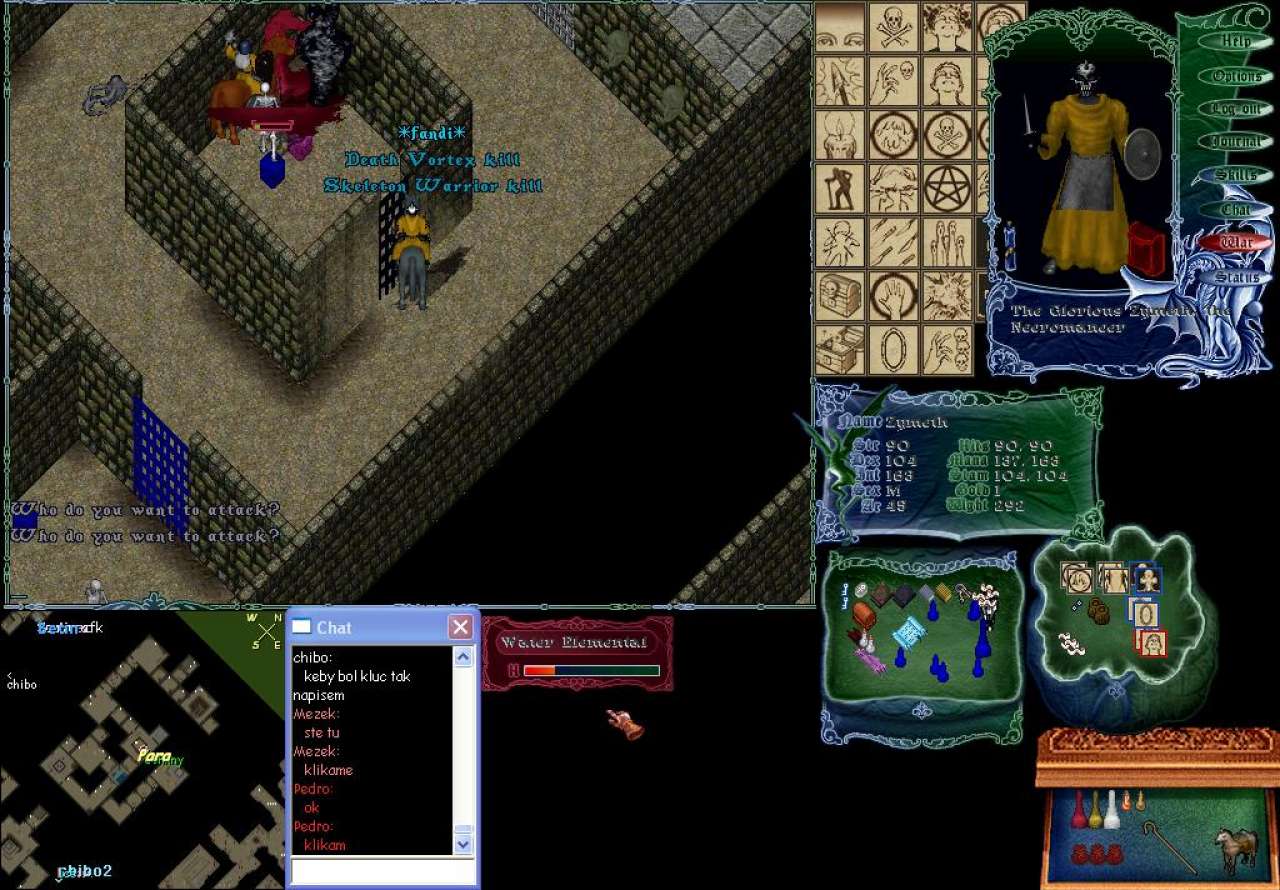1280x890 pixels.
Task: Close the Chat window
Action: click(x=460, y=627)
